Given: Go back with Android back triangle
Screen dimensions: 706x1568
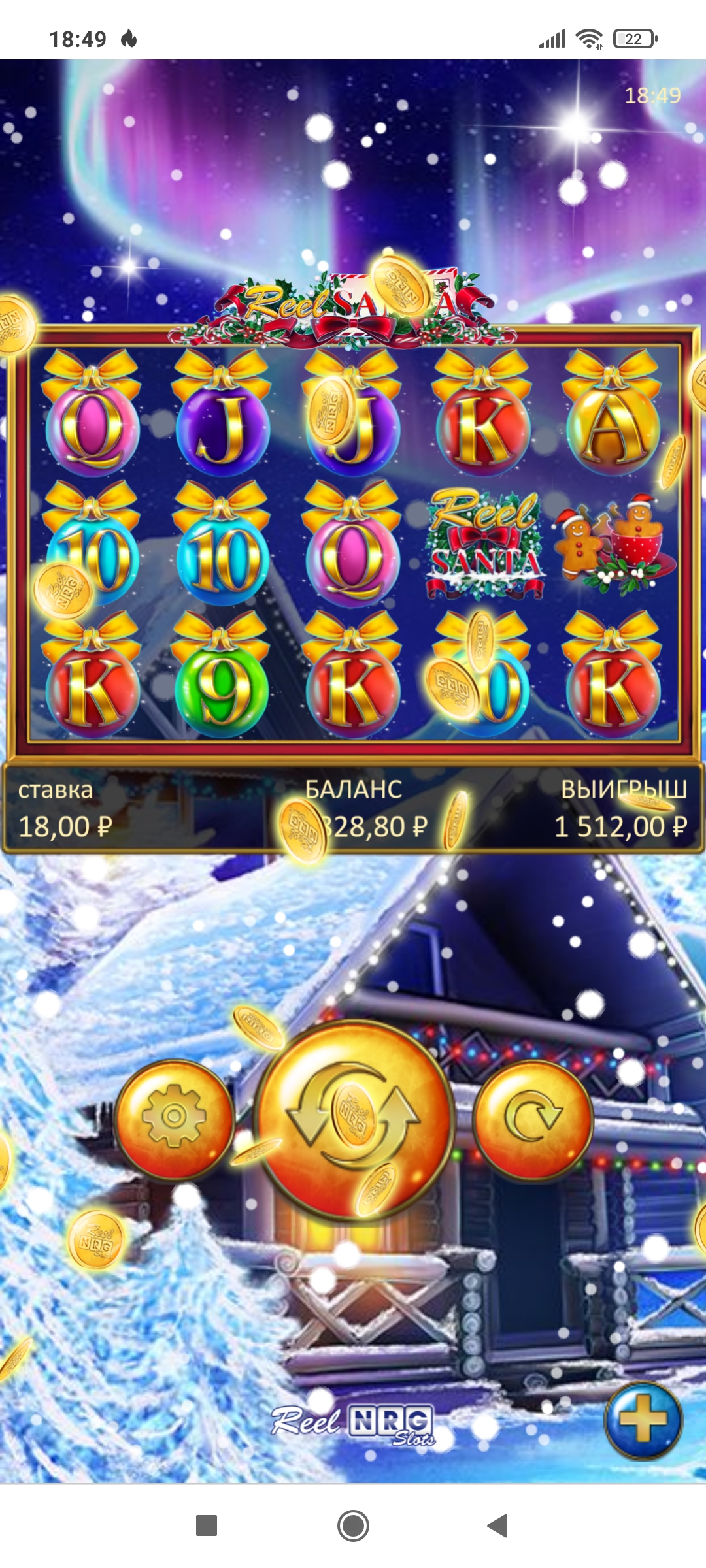Looking at the screenshot, I should click(x=498, y=1526).
